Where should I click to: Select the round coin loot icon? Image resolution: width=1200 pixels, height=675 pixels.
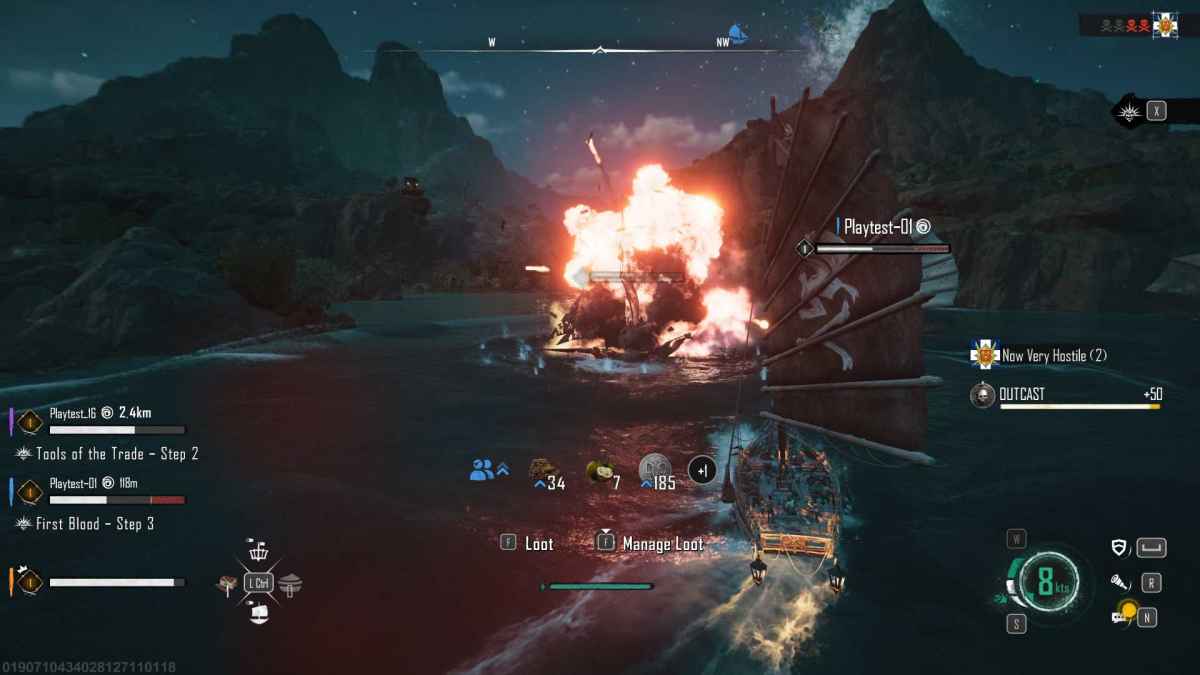[653, 468]
